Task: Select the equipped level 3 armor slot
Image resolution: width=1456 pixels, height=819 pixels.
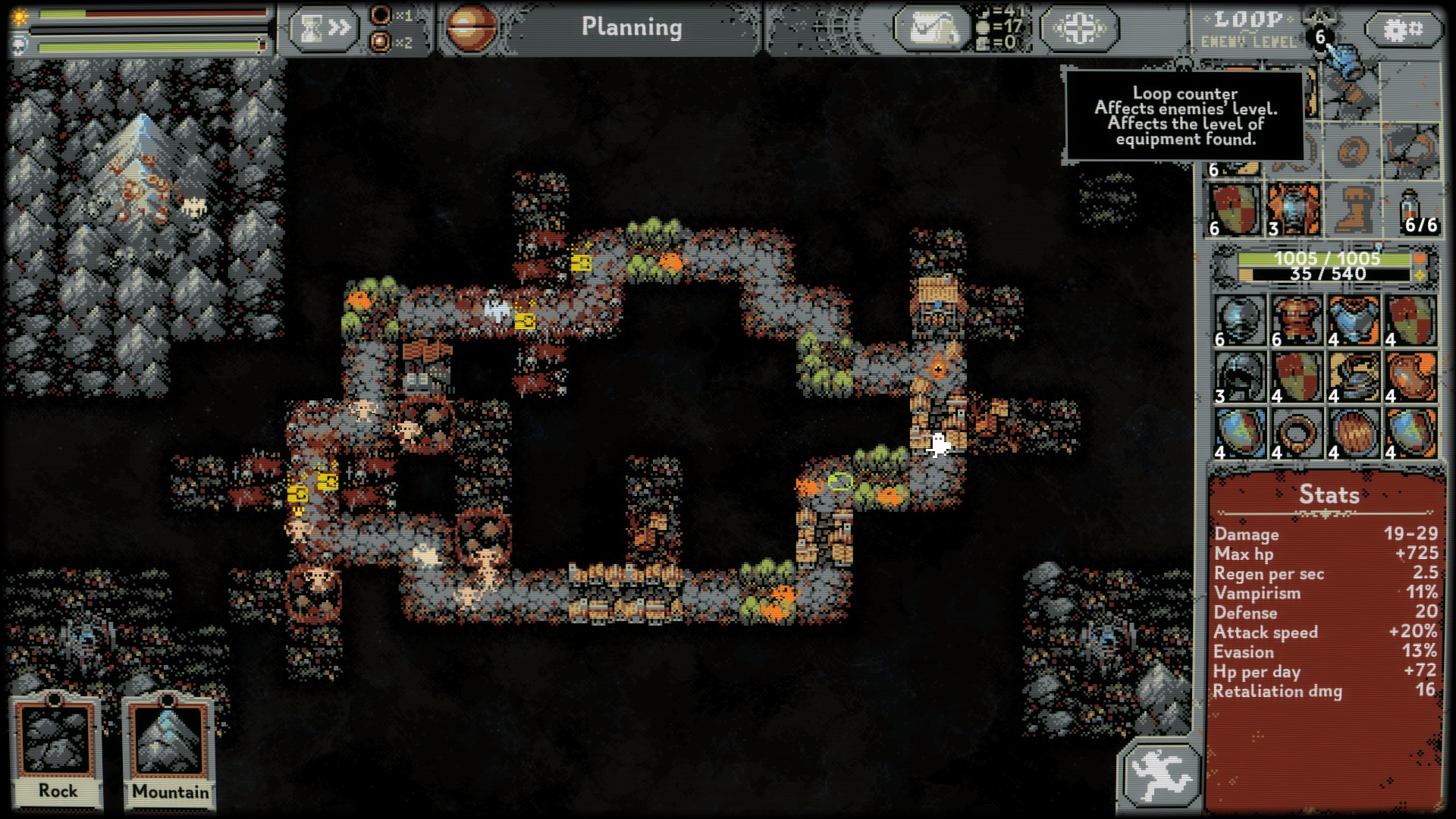Action: point(1293,209)
